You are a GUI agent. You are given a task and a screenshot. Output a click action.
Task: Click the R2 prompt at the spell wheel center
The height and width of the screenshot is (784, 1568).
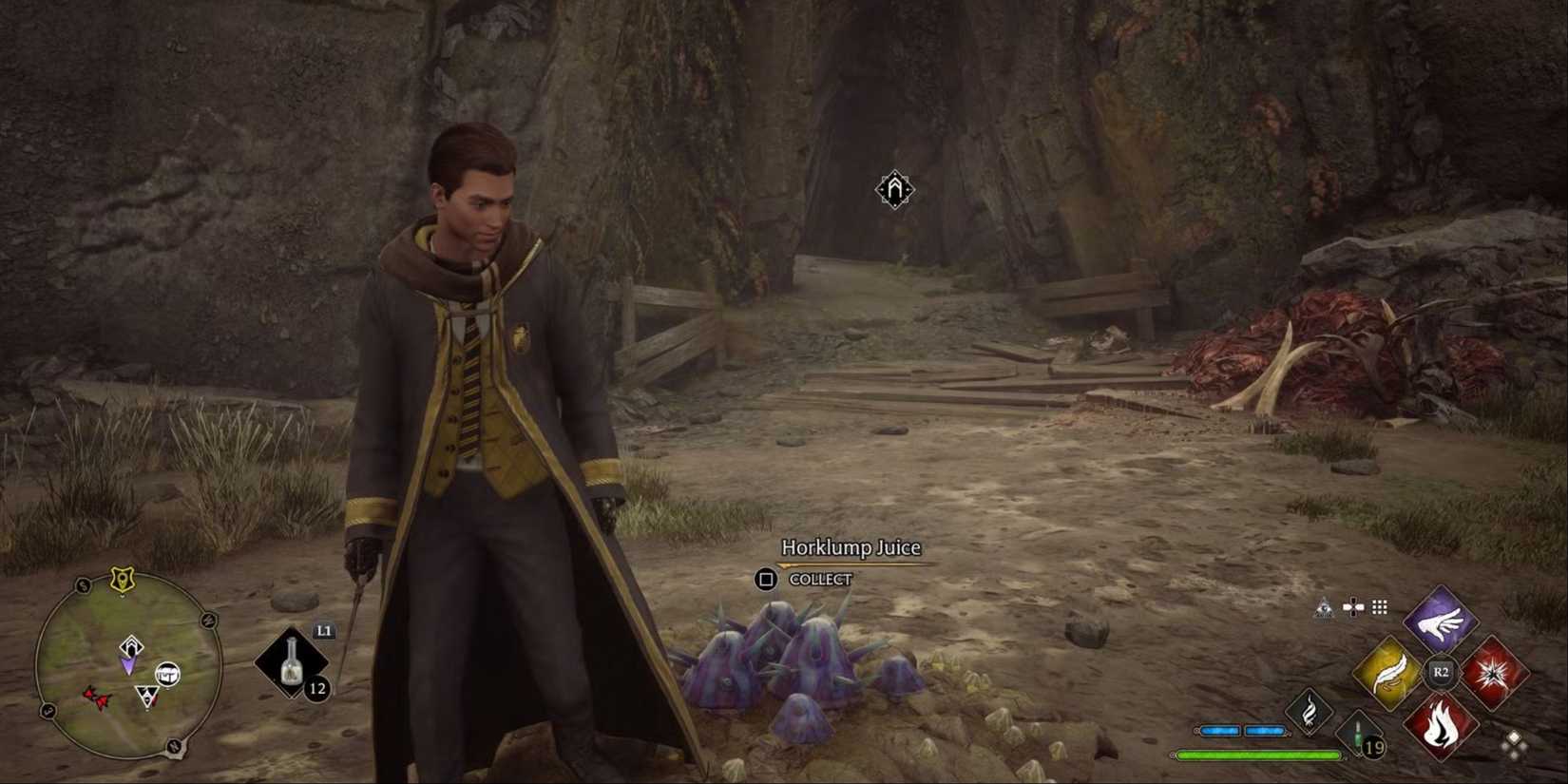[x=1441, y=671]
